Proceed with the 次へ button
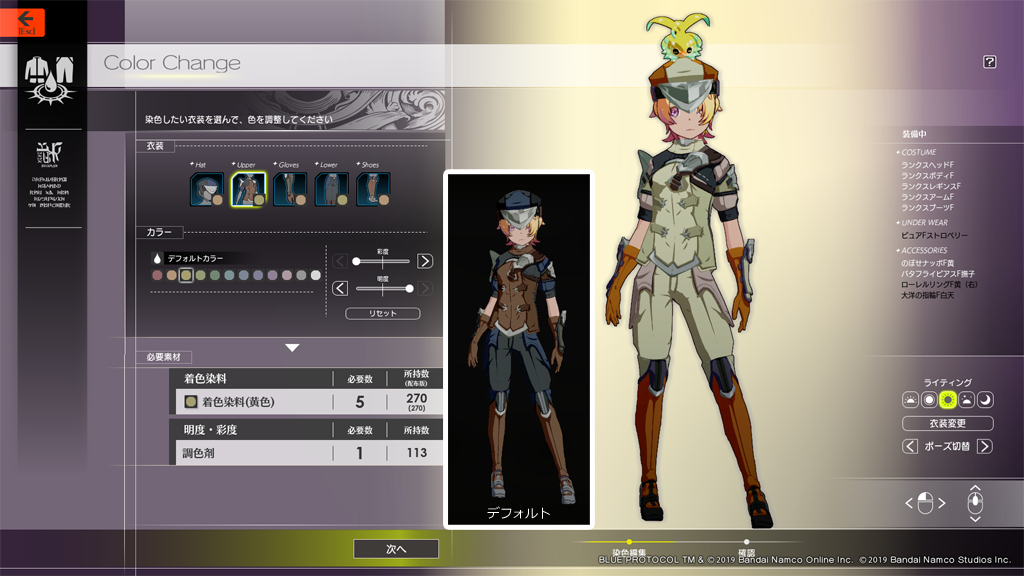 pos(395,548)
